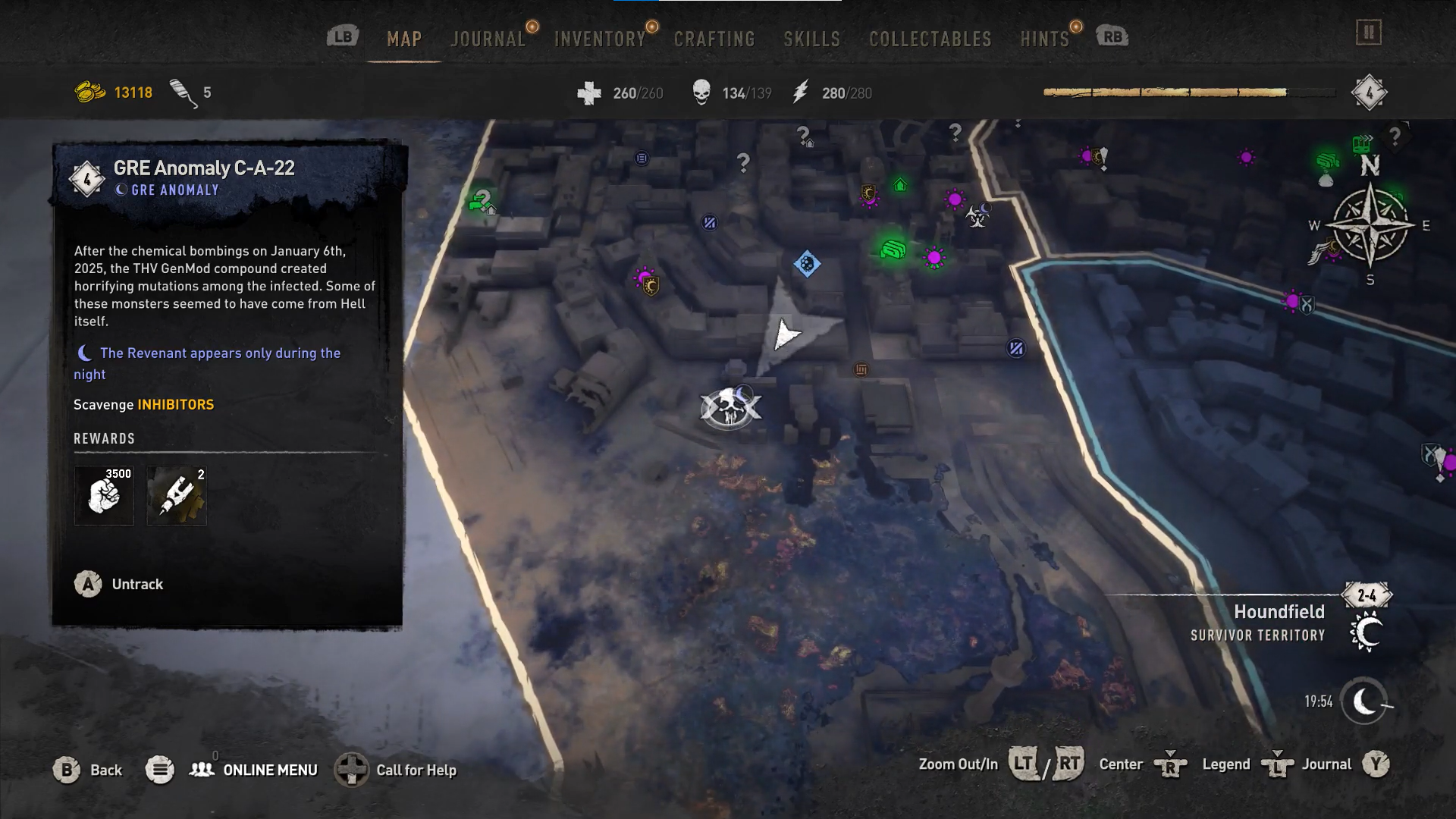Viewport: 1456px width, 819px height.
Task: Select the inhibitor reward icon
Action: click(x=177, y=495)
